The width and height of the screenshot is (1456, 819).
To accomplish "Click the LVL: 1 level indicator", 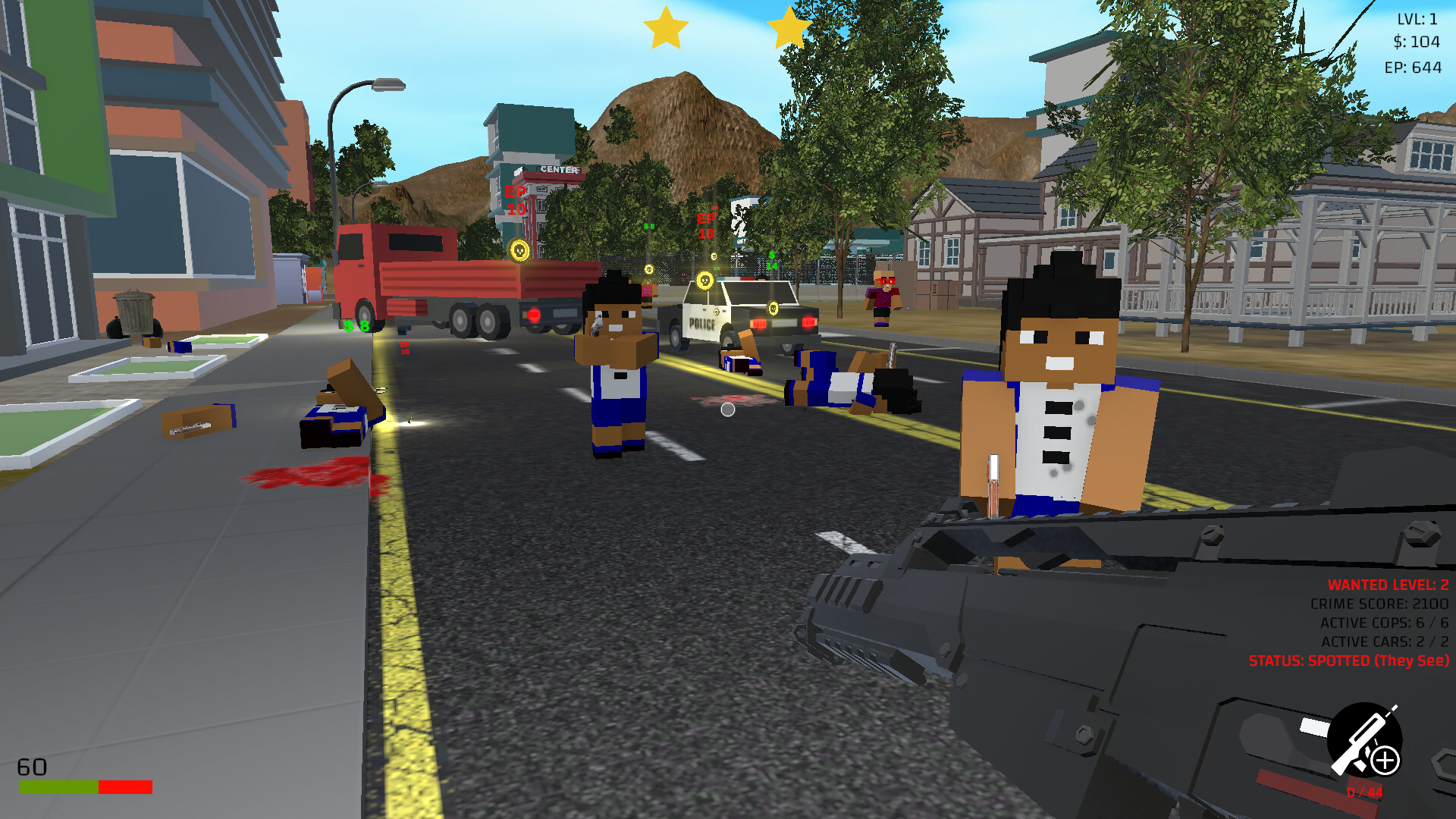I will click(x=1417, y=20).
